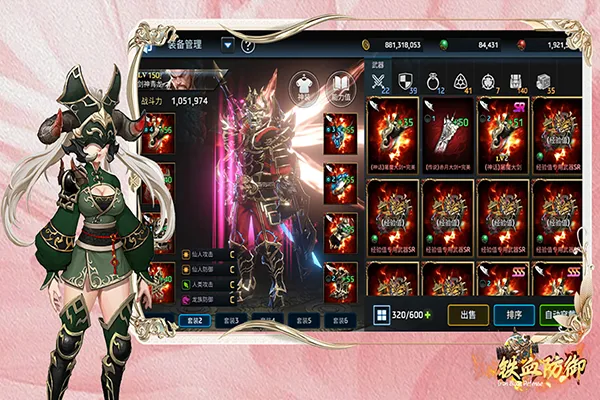This screenshot has width=600, height=400.
Task: Open the triangular knot emblem tab
Action: click(x=462, y=82)
